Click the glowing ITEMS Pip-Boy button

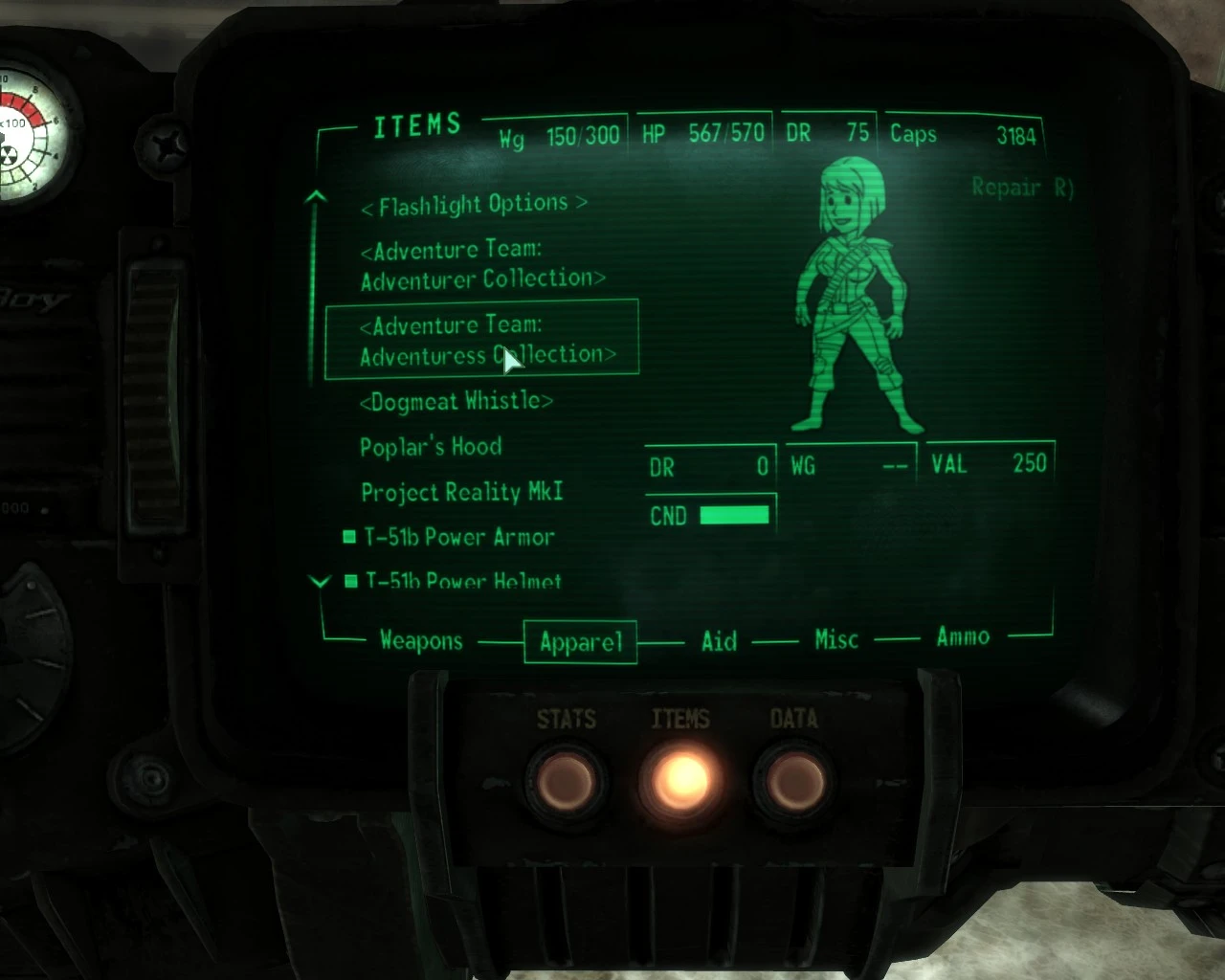point(681,778)
